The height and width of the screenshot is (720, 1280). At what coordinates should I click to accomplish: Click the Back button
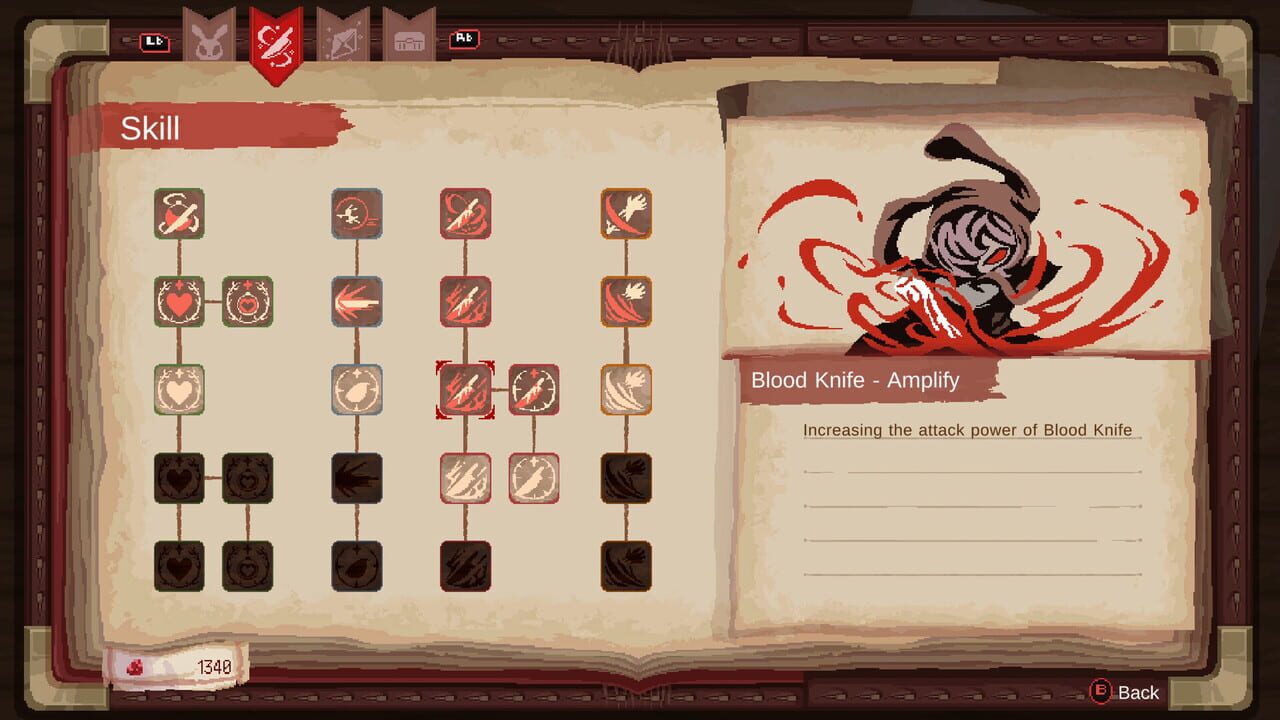[x=1125, y=692]
